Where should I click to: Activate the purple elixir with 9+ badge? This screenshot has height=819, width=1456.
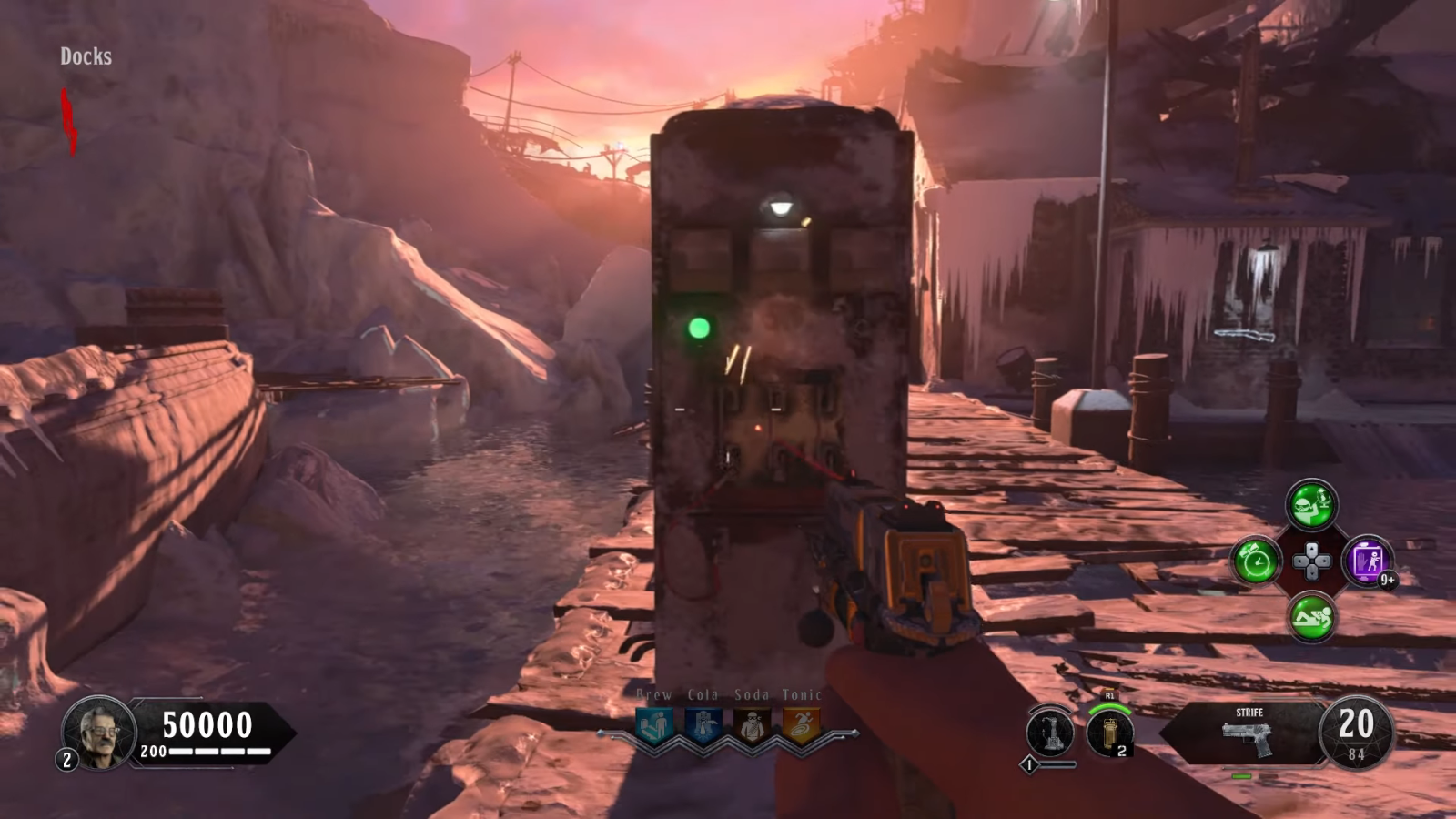(1367, 561)
